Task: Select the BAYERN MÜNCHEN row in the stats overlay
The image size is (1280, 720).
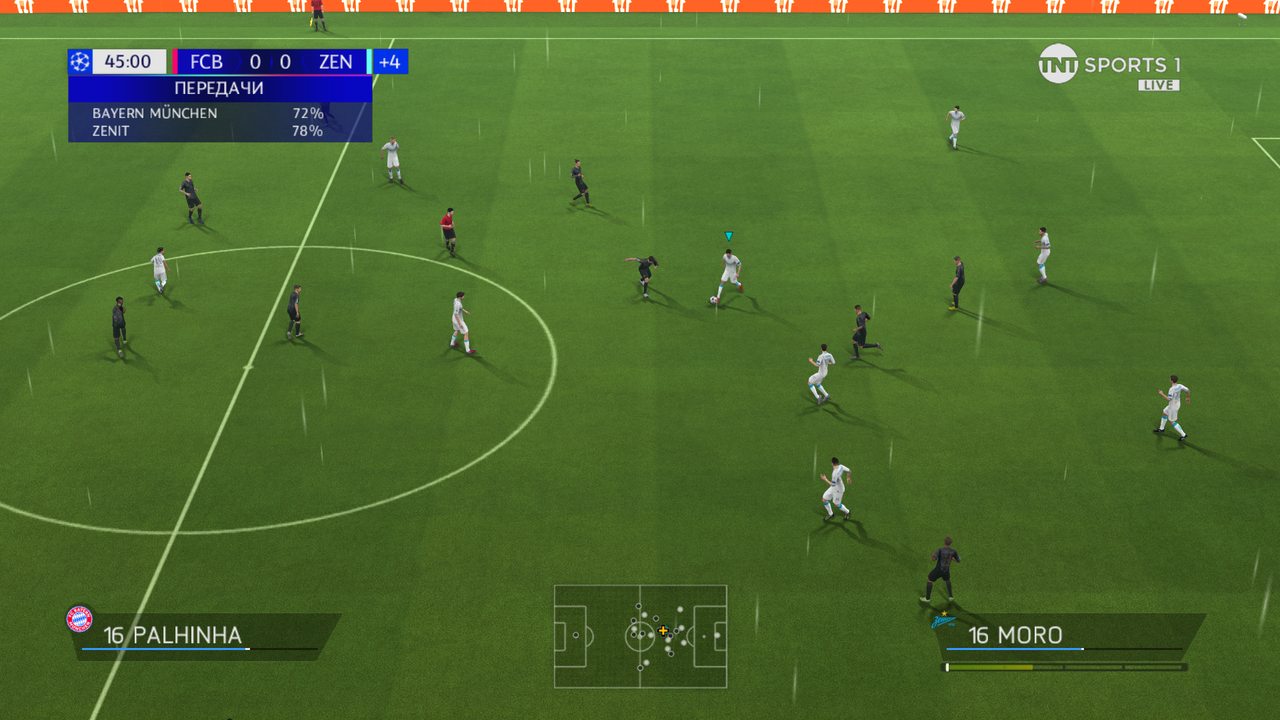Action: (200, 113)
